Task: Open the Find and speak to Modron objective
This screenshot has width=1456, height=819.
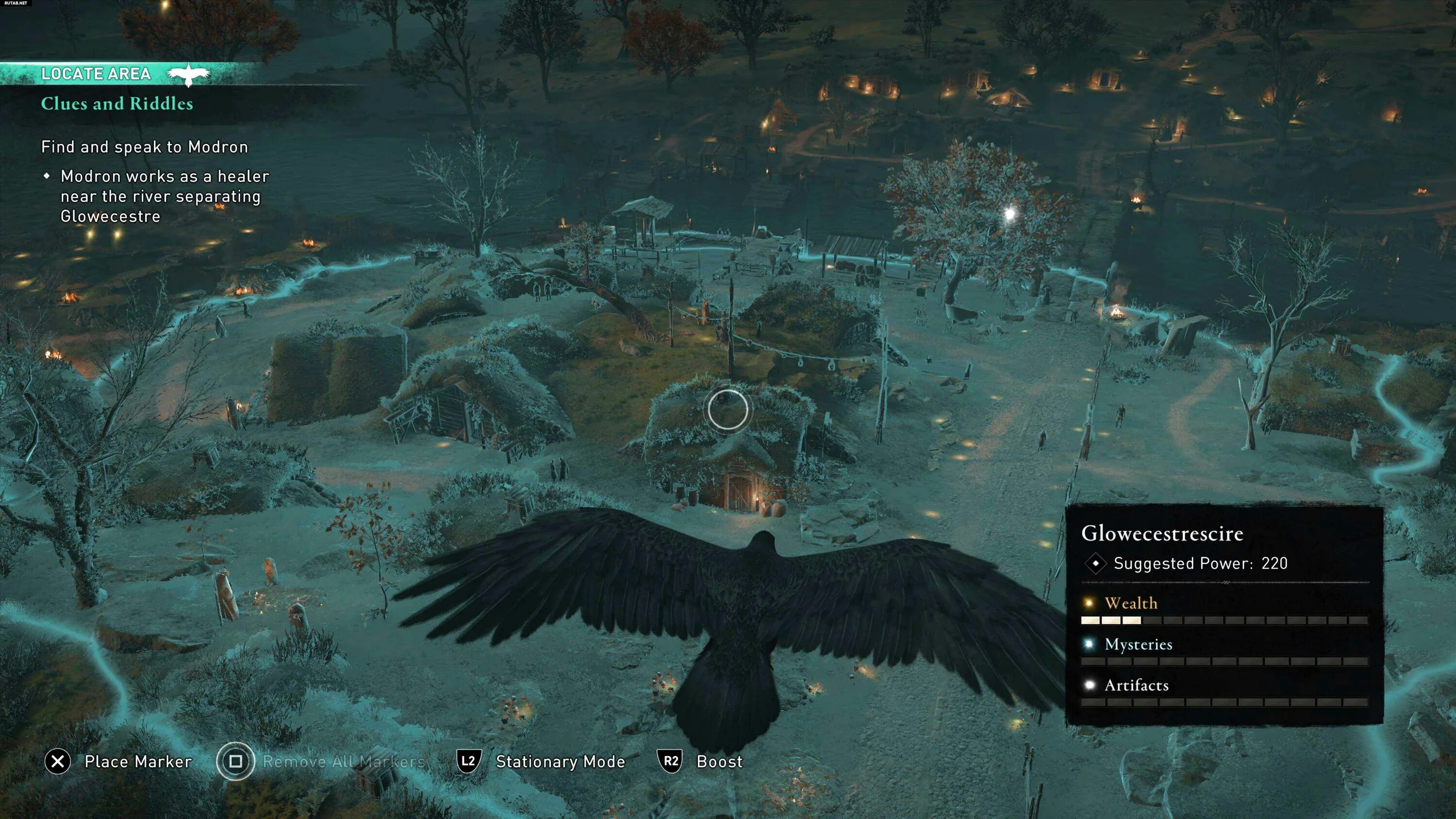Action: point(145,147)
